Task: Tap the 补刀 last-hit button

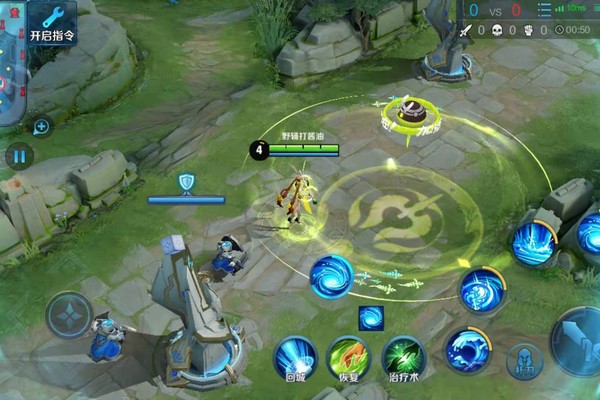Action: click(x=524, y=360)
